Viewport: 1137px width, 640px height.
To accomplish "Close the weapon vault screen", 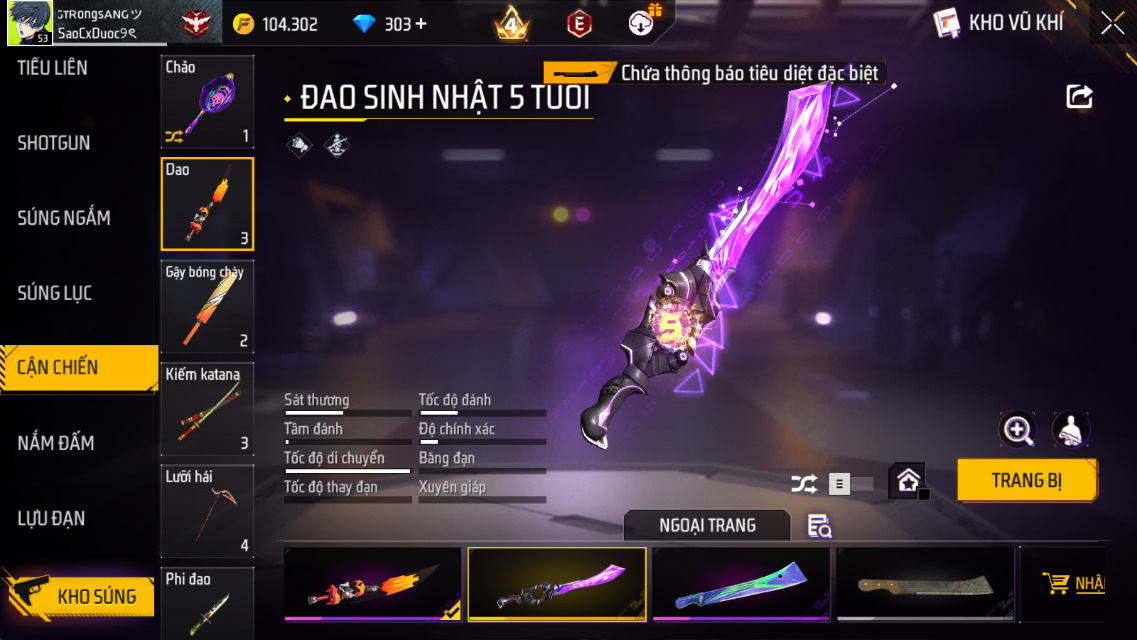I will (1112, 24).
